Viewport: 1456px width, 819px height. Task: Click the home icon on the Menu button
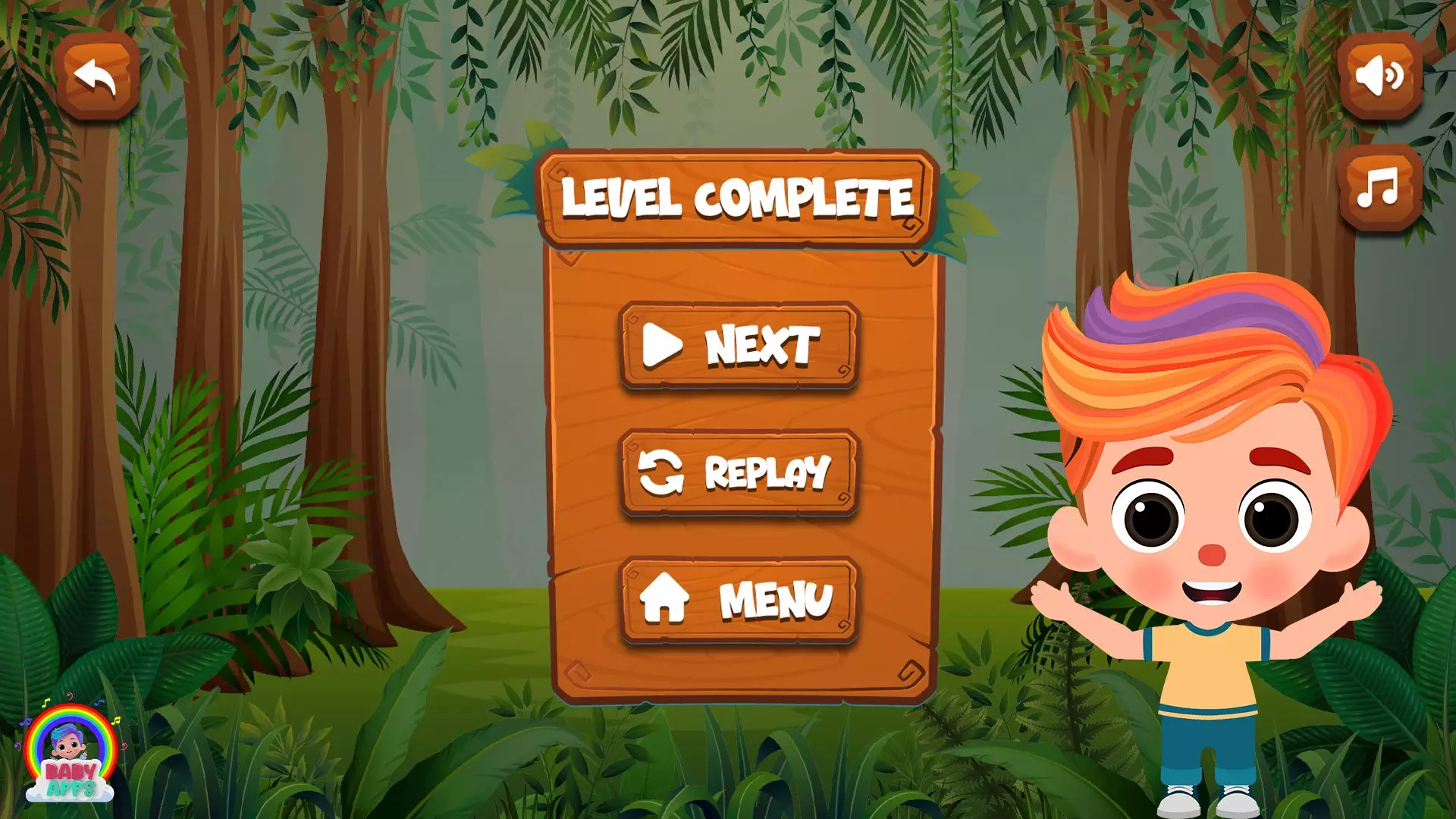665,599
